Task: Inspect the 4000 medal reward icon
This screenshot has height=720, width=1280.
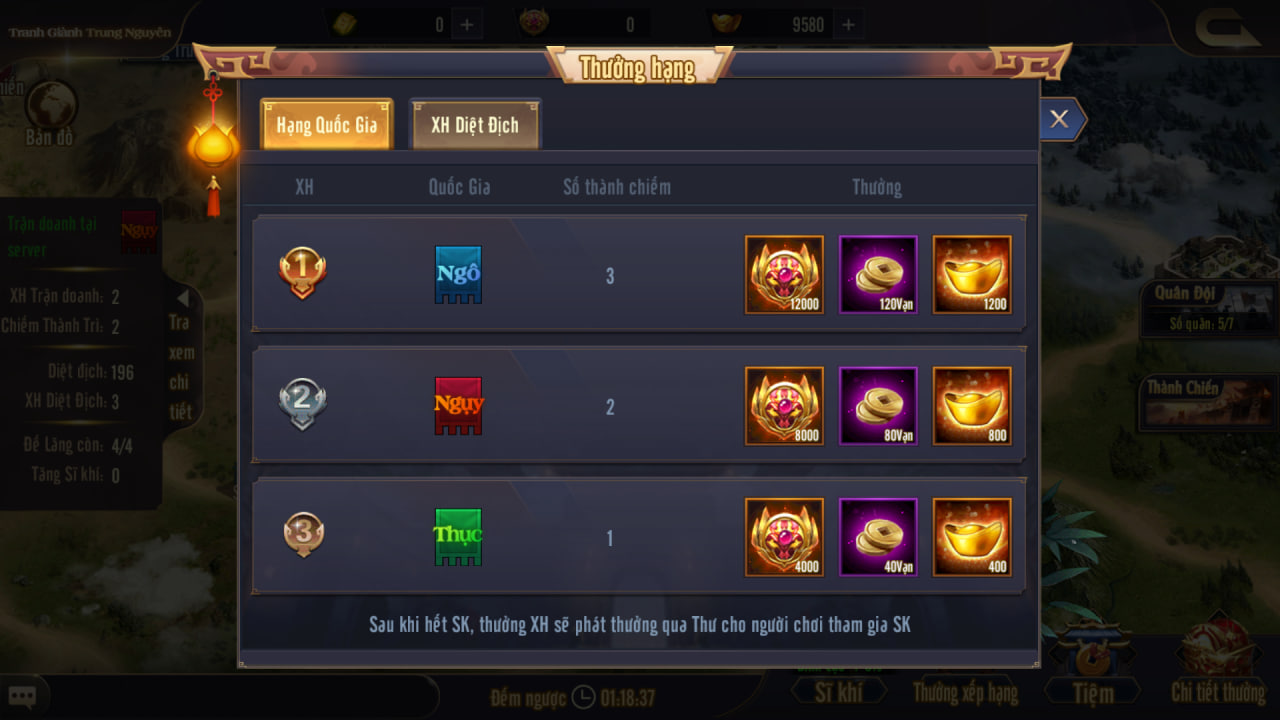Action: pyautogui.click(x=784, y=537)
